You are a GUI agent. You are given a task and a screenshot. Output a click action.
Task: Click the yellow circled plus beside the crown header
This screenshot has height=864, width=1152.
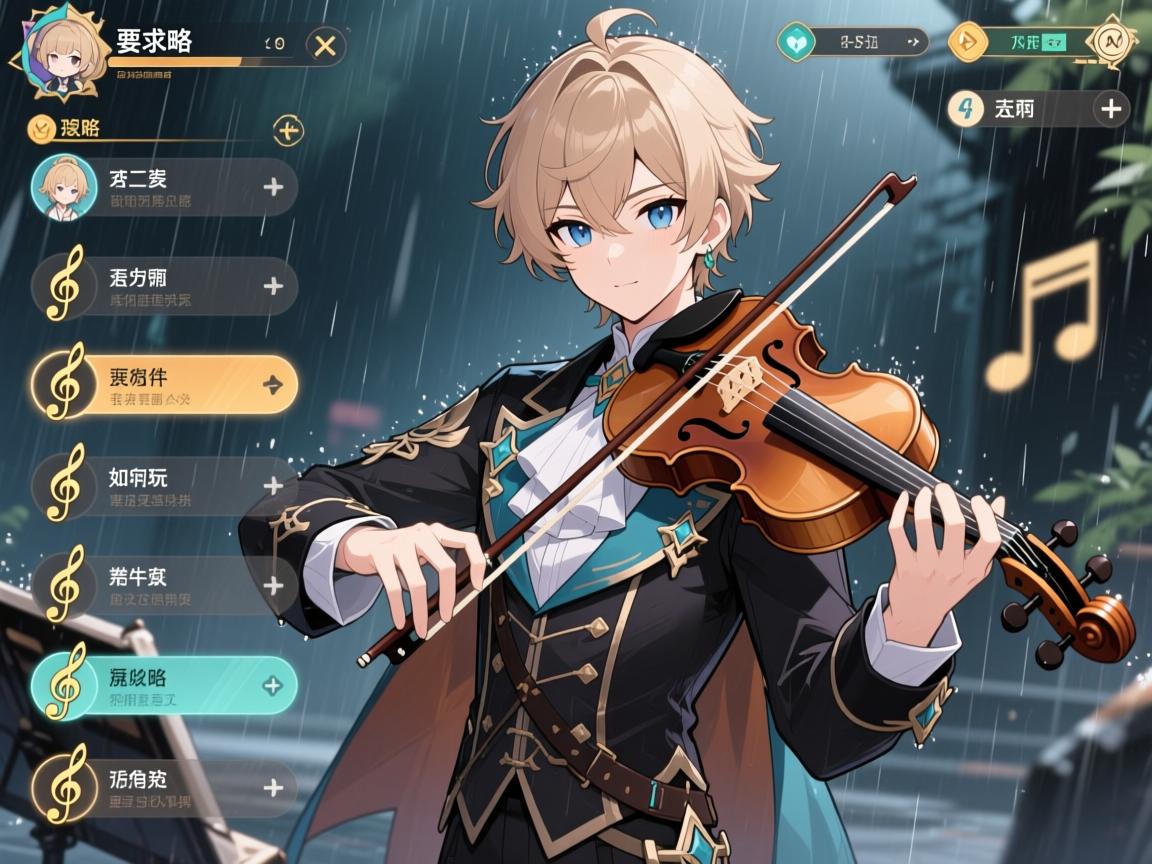pos(287,129)
